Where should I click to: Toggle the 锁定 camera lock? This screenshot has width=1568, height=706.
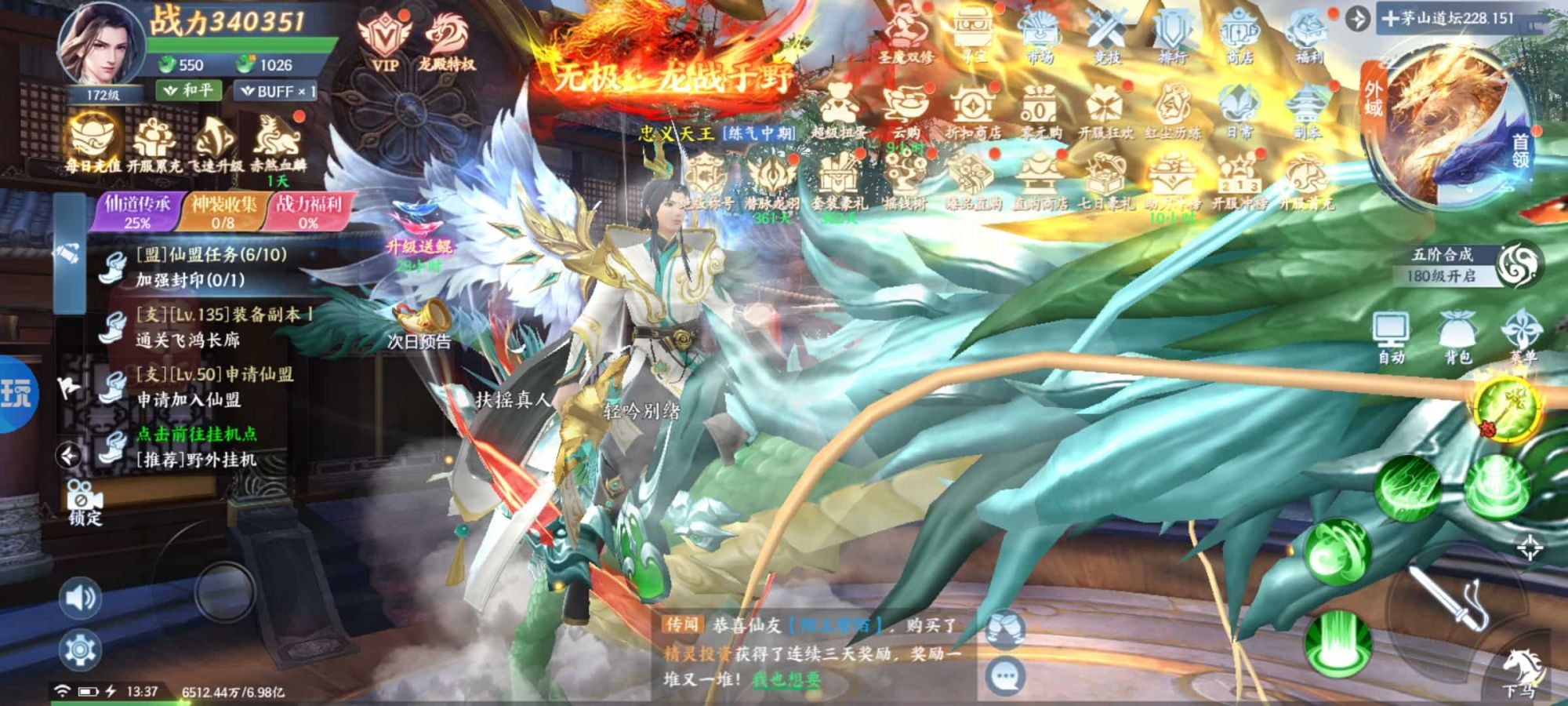(85, 502)
